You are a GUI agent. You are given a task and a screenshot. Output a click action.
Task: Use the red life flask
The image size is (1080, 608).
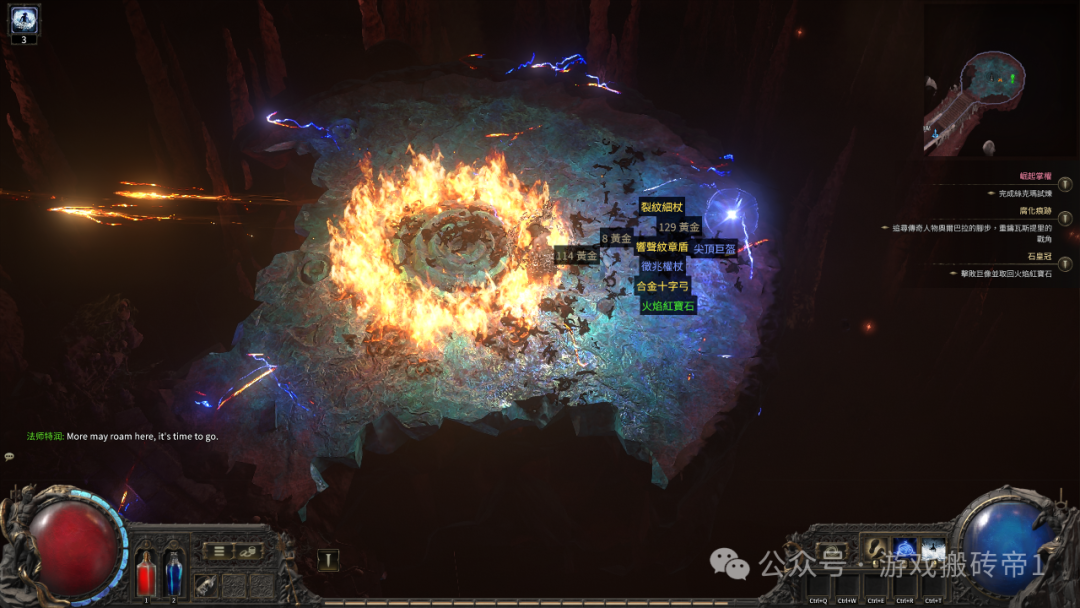[x=146, y=575]
